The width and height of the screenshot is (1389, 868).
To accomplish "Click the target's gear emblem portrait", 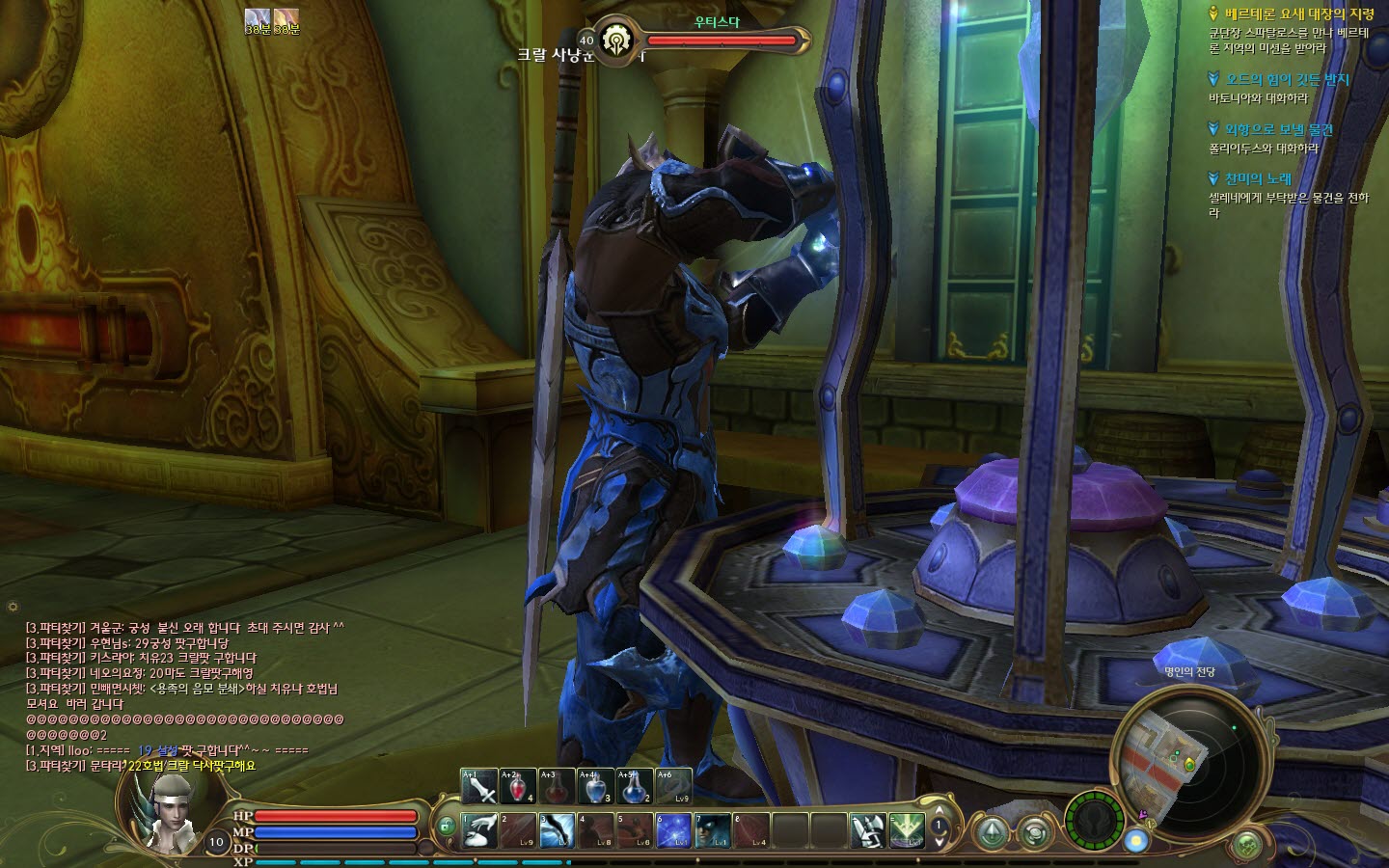I will click(614, 41).
